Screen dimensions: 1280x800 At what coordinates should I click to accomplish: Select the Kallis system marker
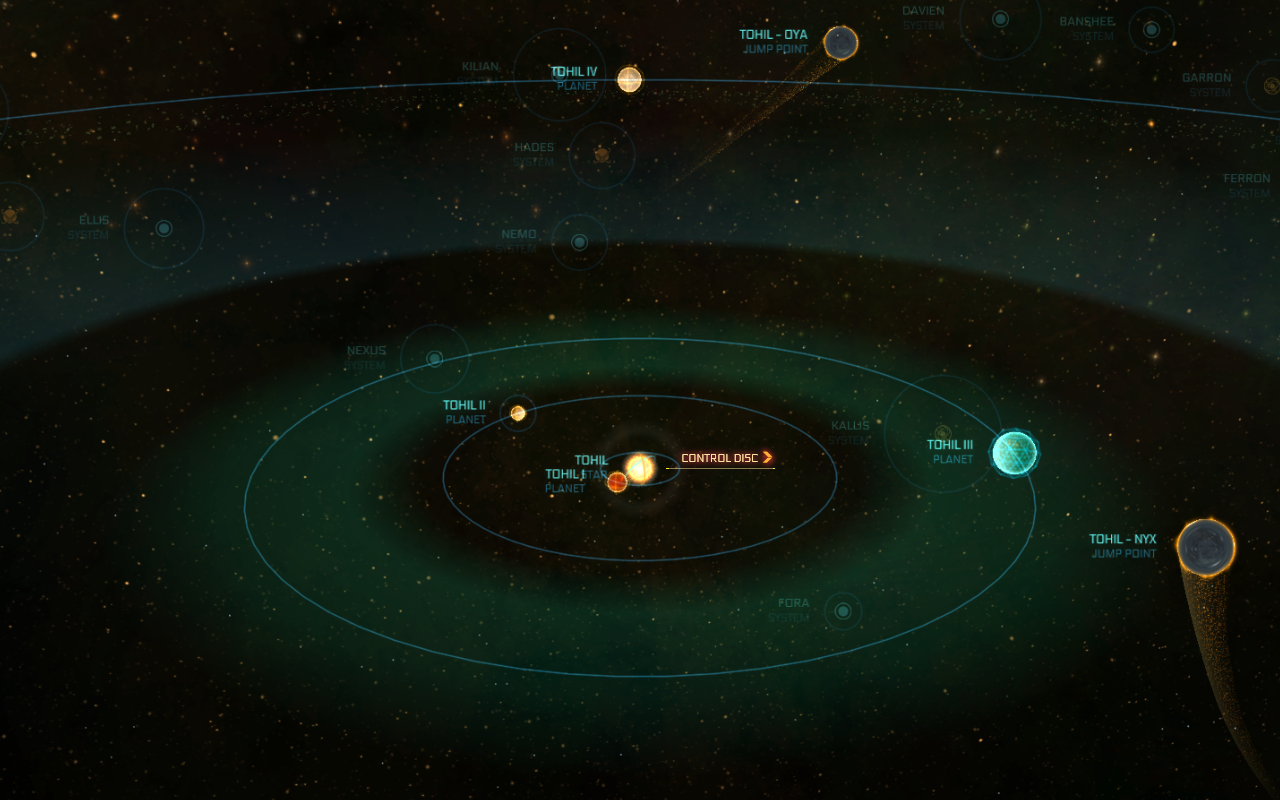(x=942, y=433)
